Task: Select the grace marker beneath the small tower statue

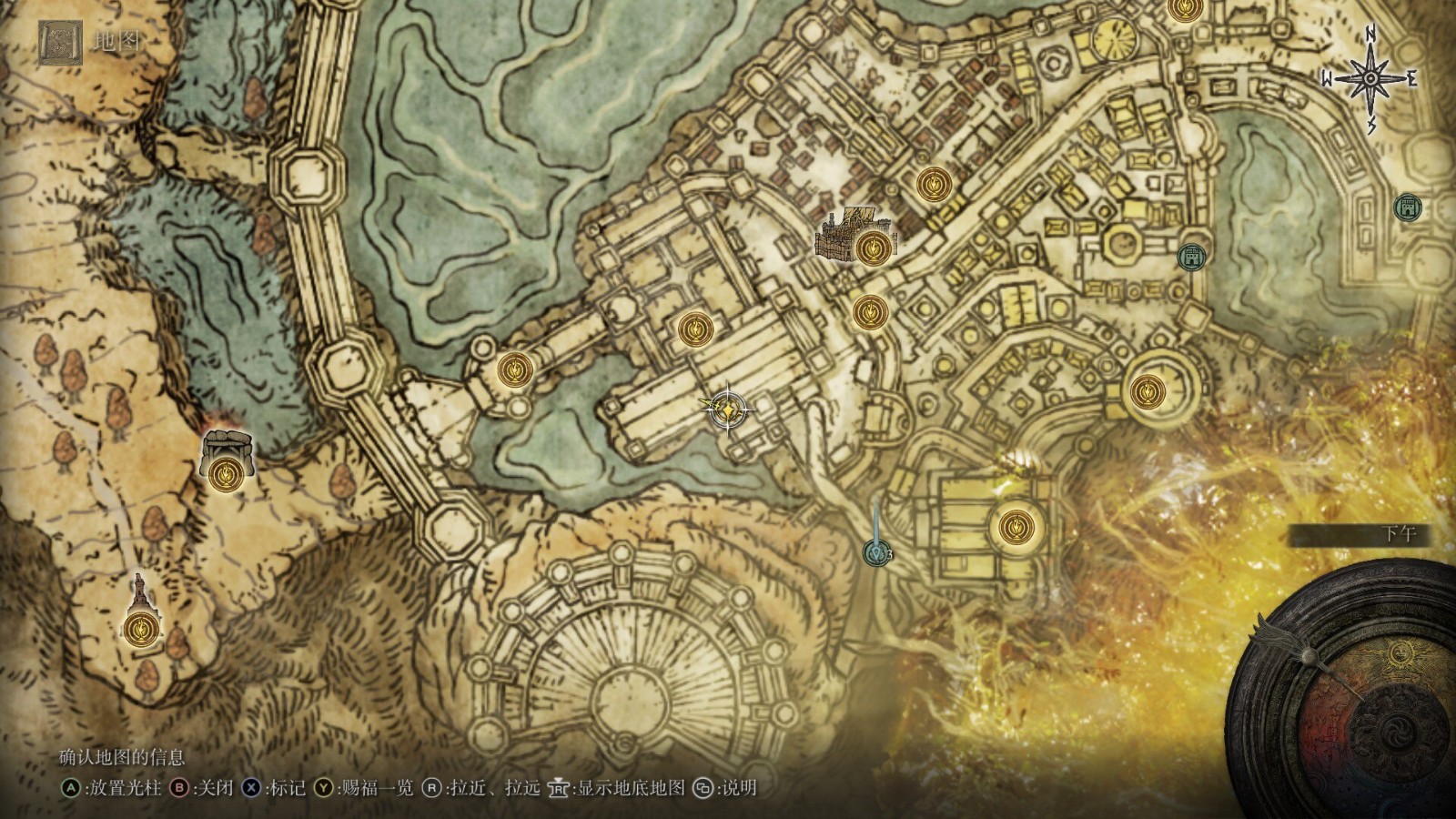Action: tap(141, 626)
